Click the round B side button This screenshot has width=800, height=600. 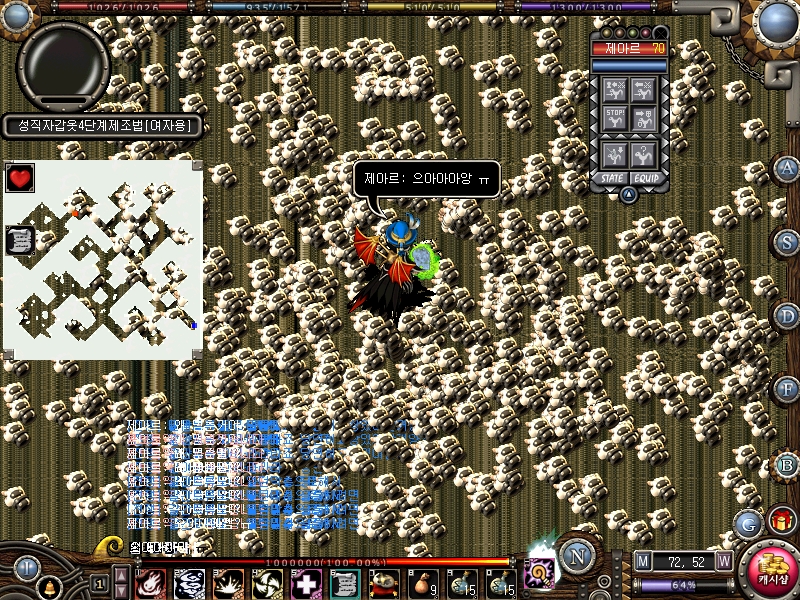[787, 464]
